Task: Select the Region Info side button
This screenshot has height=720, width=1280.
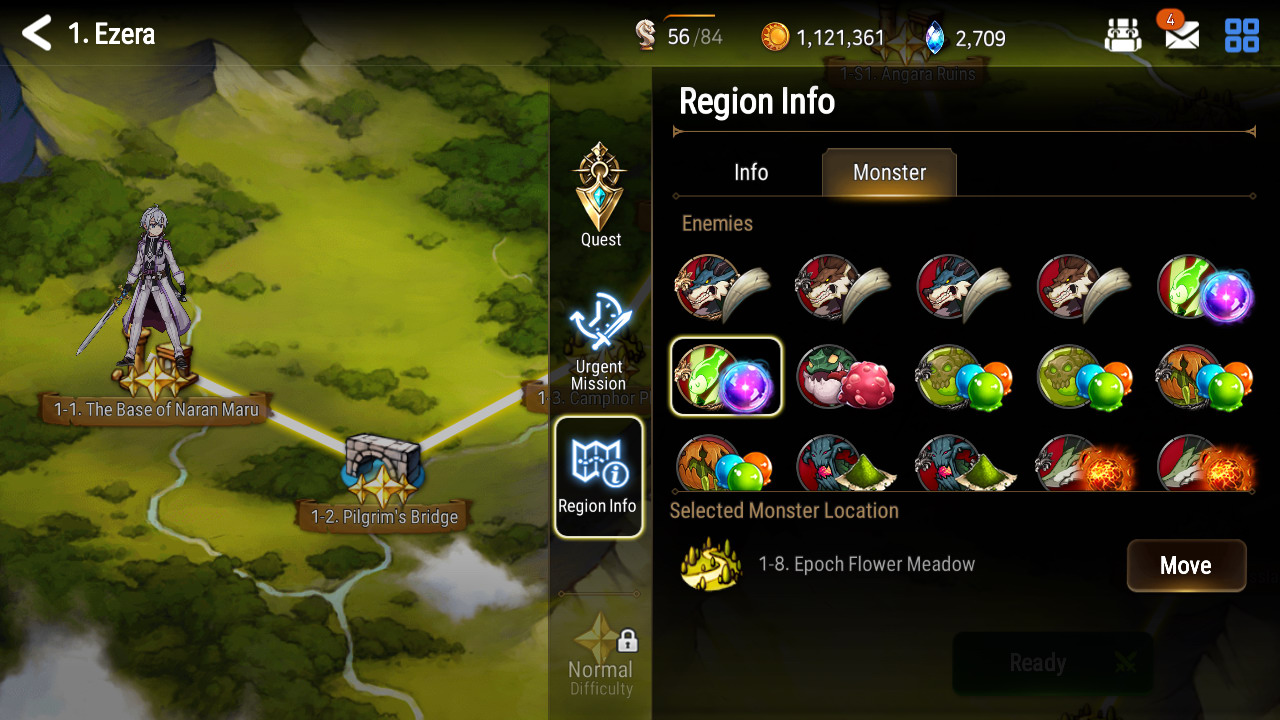Action: tap(598, 477)
